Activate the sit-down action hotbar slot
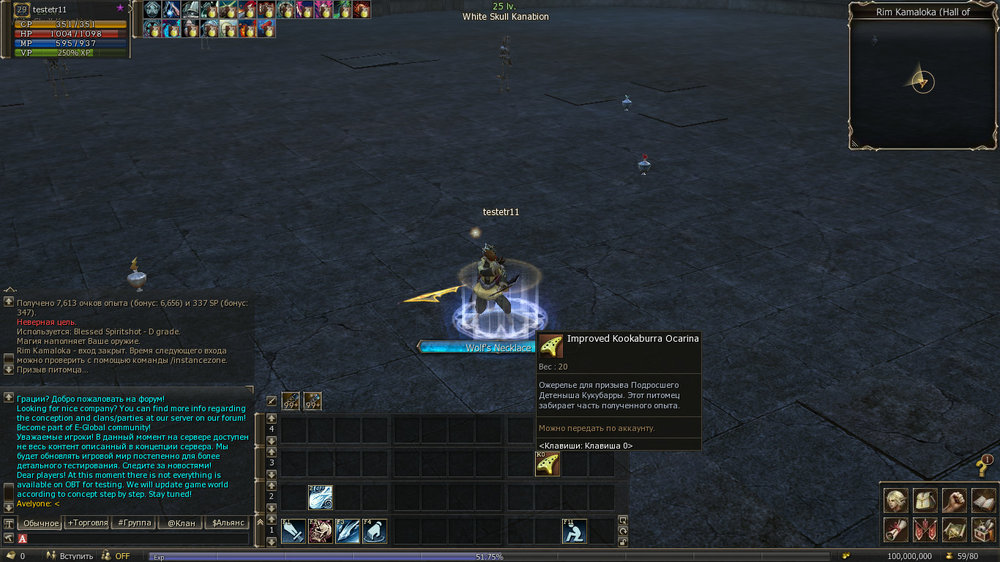Screen dimensions: 1000x562 [x=574, y=531]
